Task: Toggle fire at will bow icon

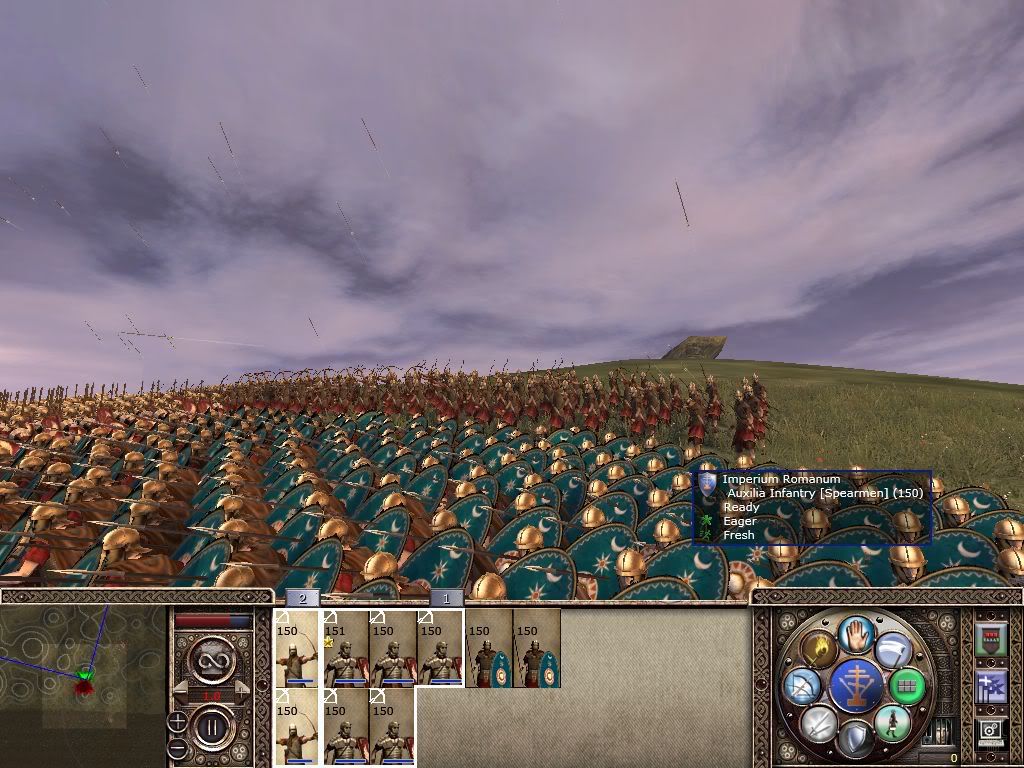Action: 803,686
